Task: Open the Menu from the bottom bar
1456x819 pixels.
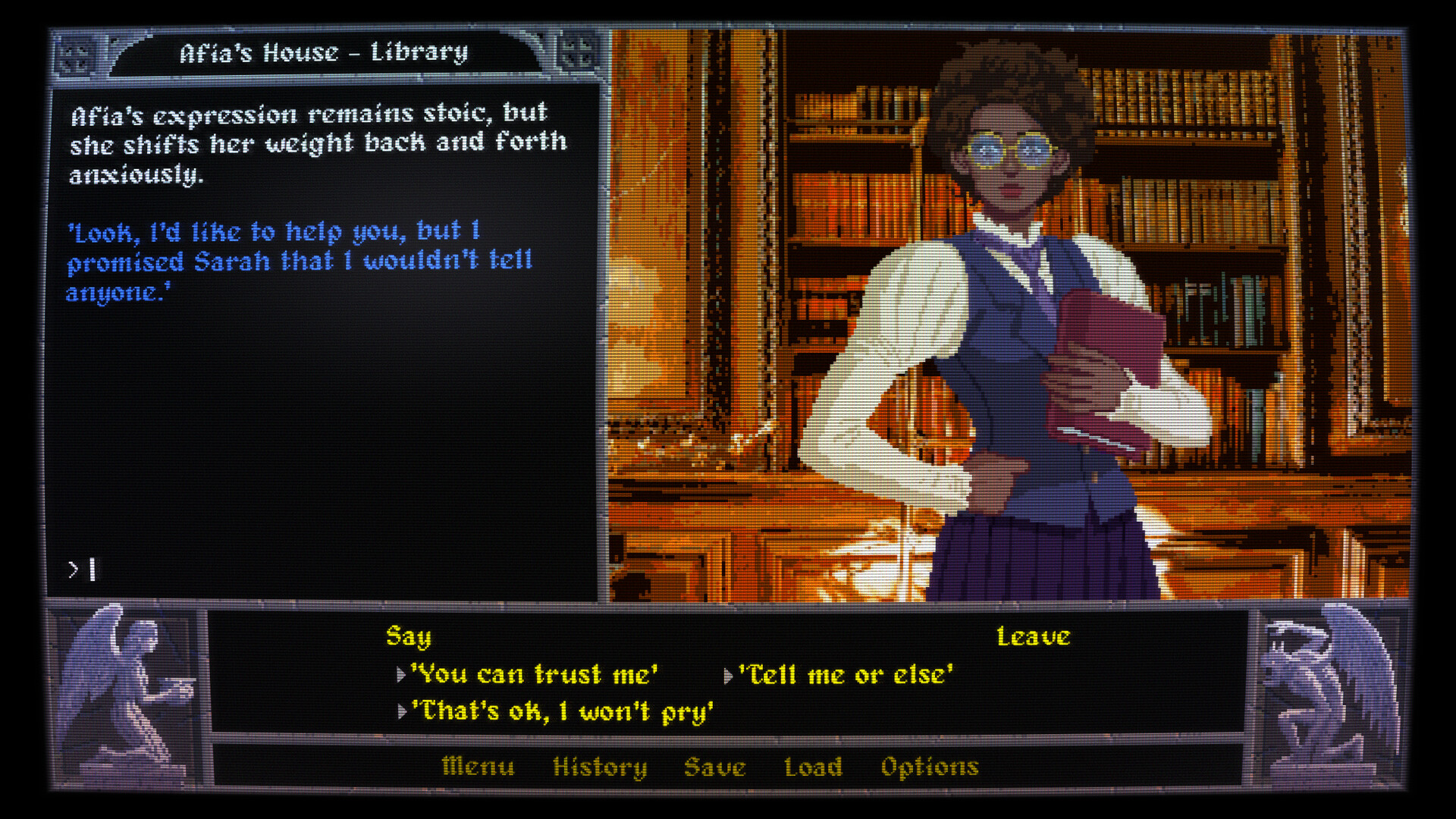Action: click(x=478, y=767)
